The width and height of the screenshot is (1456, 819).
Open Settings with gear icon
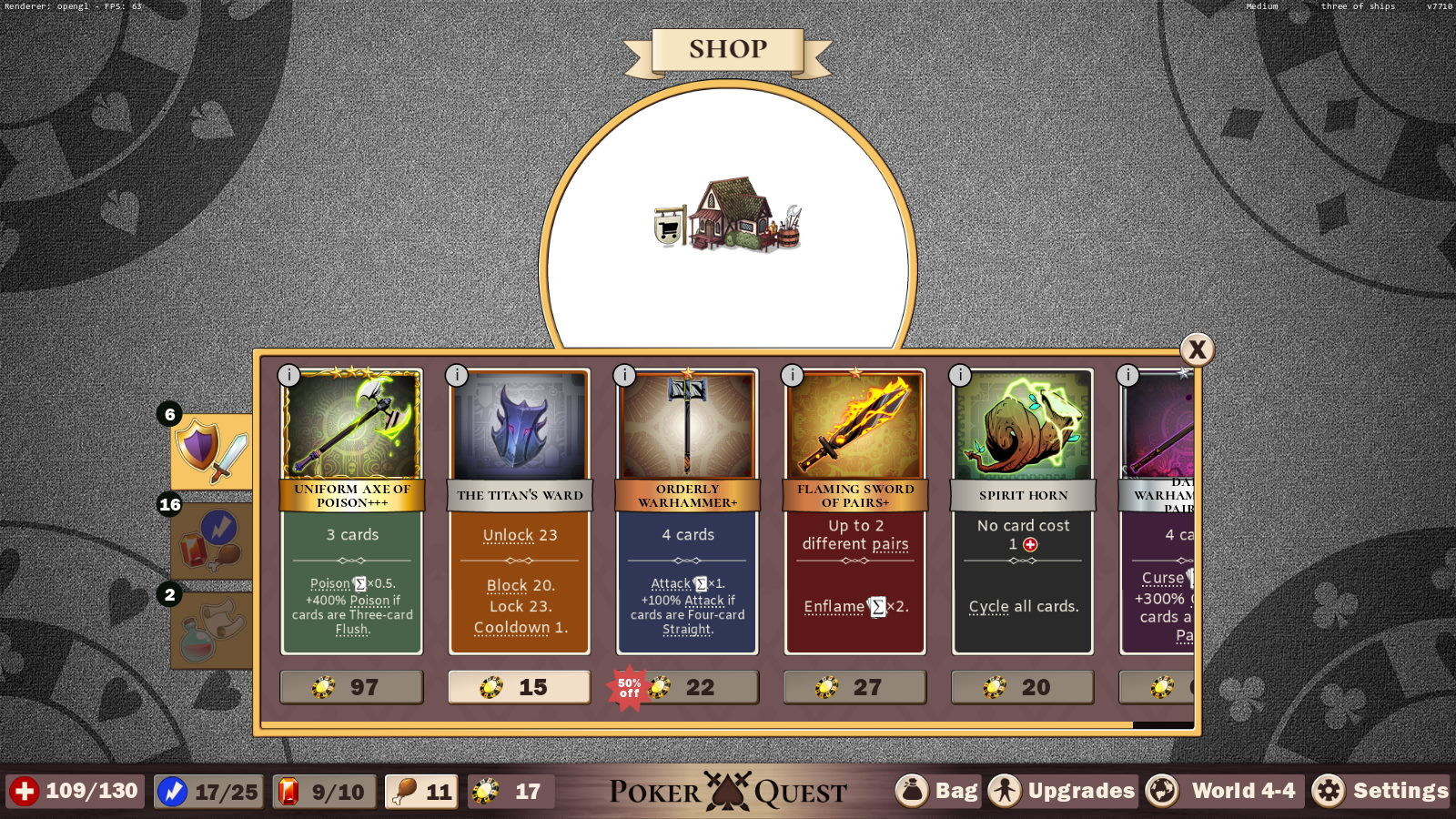(x=1387, y=791)
